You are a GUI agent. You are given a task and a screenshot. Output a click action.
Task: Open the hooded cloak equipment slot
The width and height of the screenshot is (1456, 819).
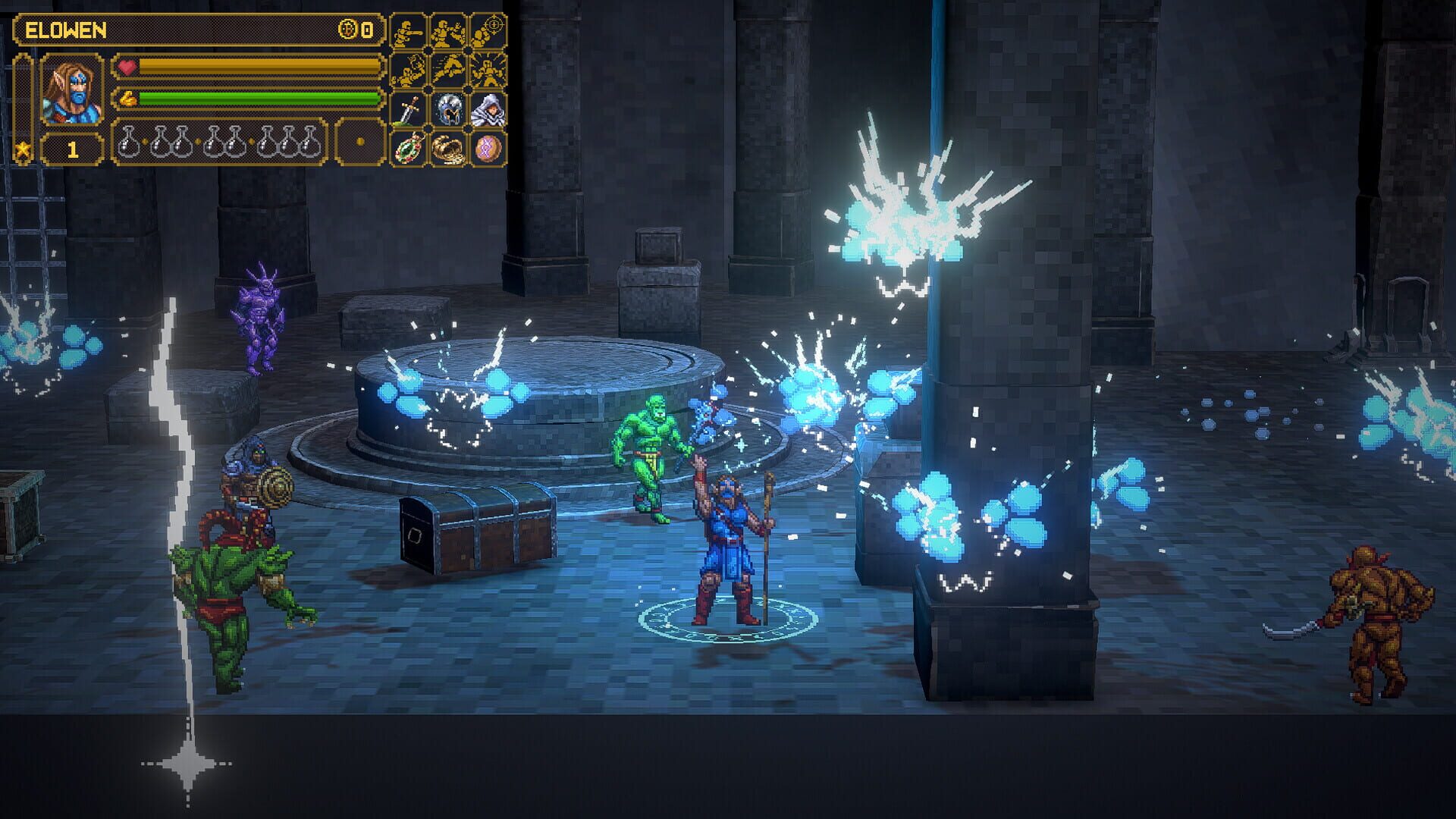tap(489, 111)
